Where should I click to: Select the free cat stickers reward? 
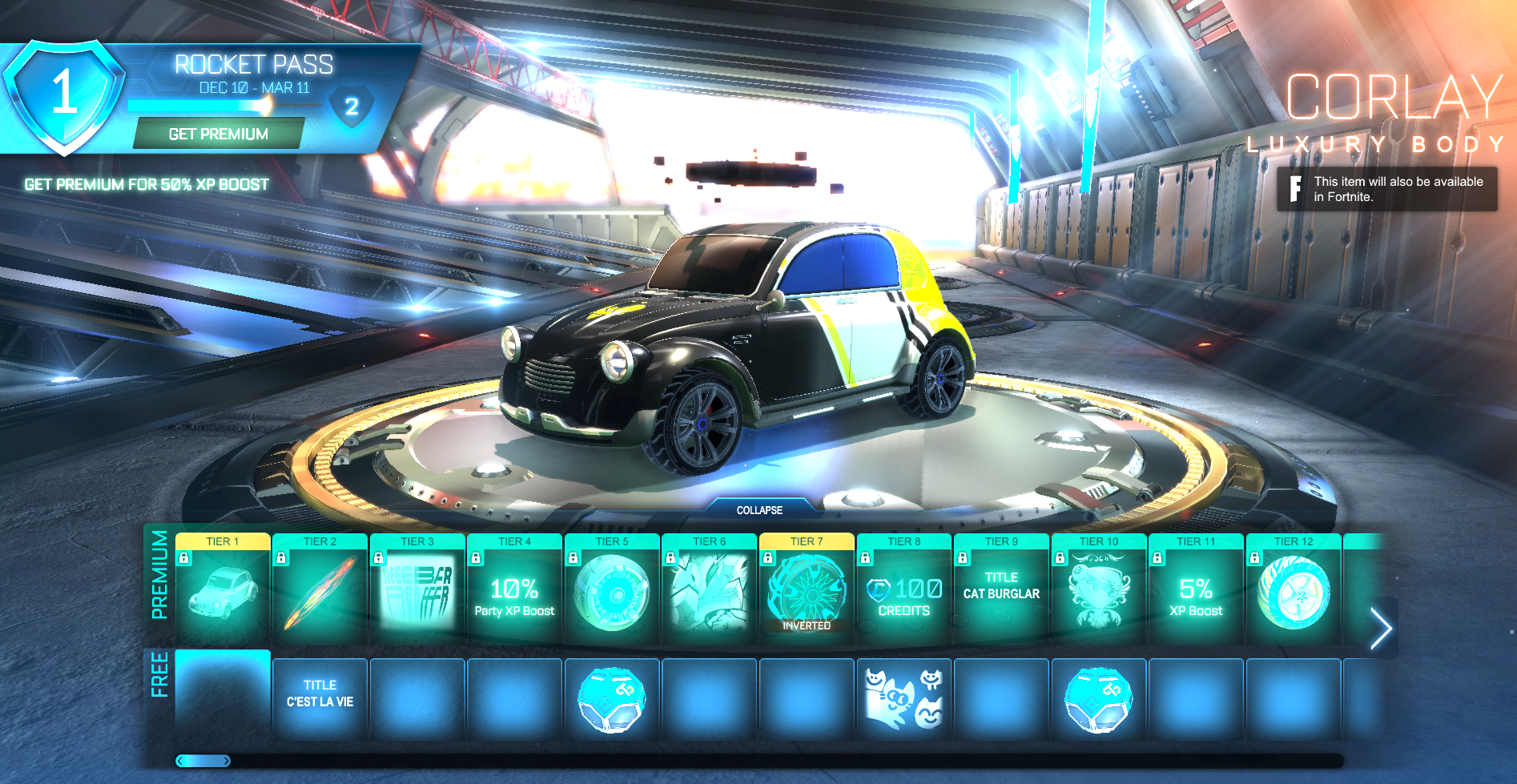pyautogui.click(x=904, y=698)
